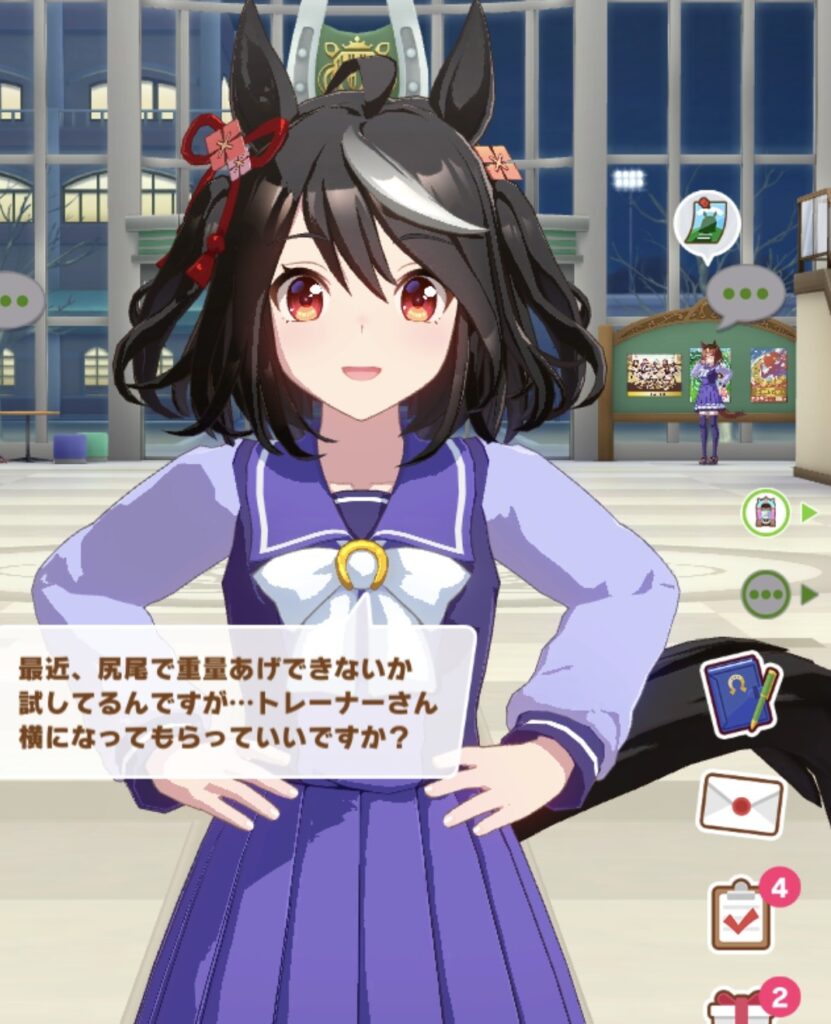Tap the character's dialogue text box
The height and width of the screenshot is (1024, 831).
[x=235, y=700]
